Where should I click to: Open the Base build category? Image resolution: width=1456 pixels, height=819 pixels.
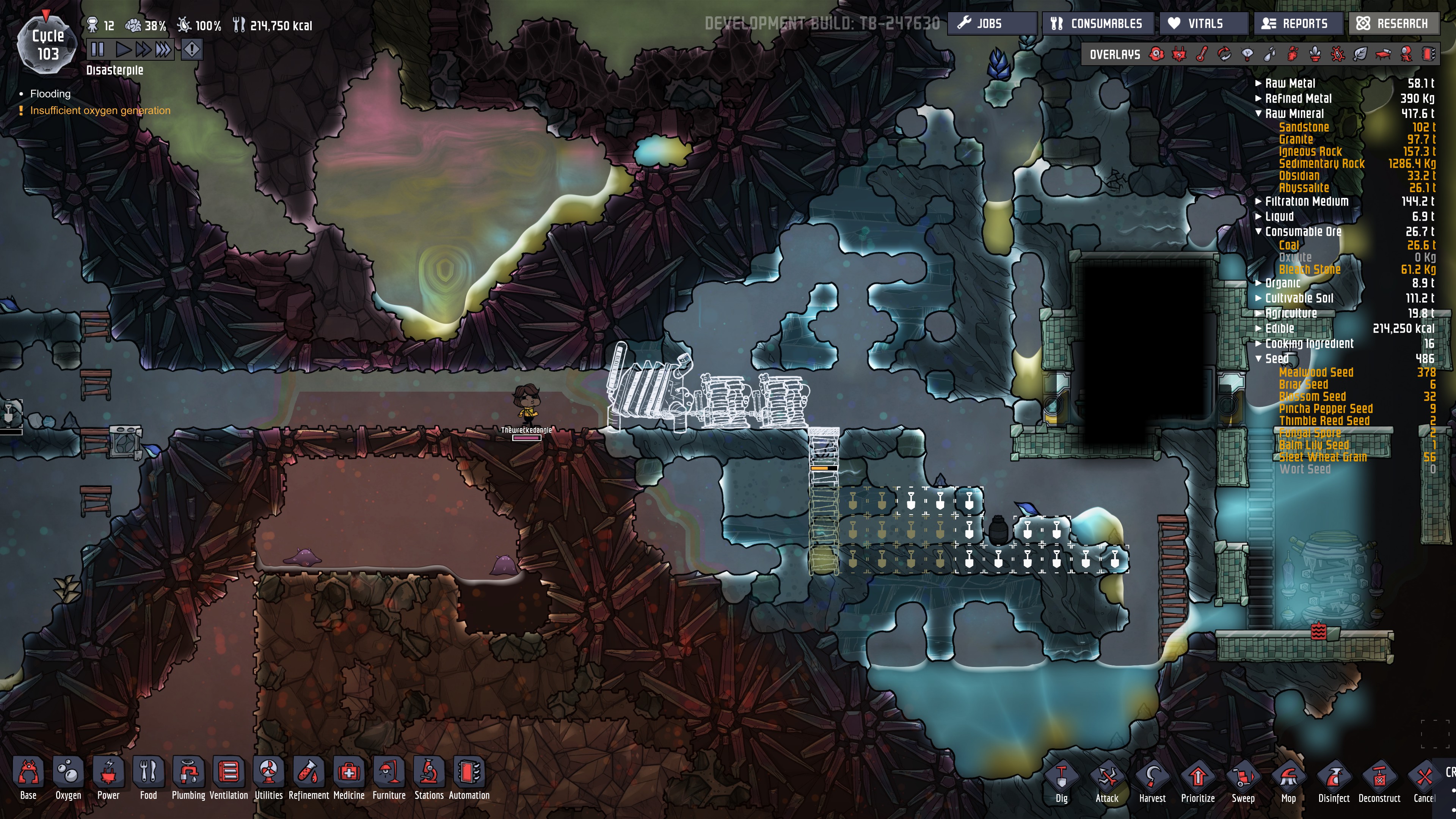28,778
